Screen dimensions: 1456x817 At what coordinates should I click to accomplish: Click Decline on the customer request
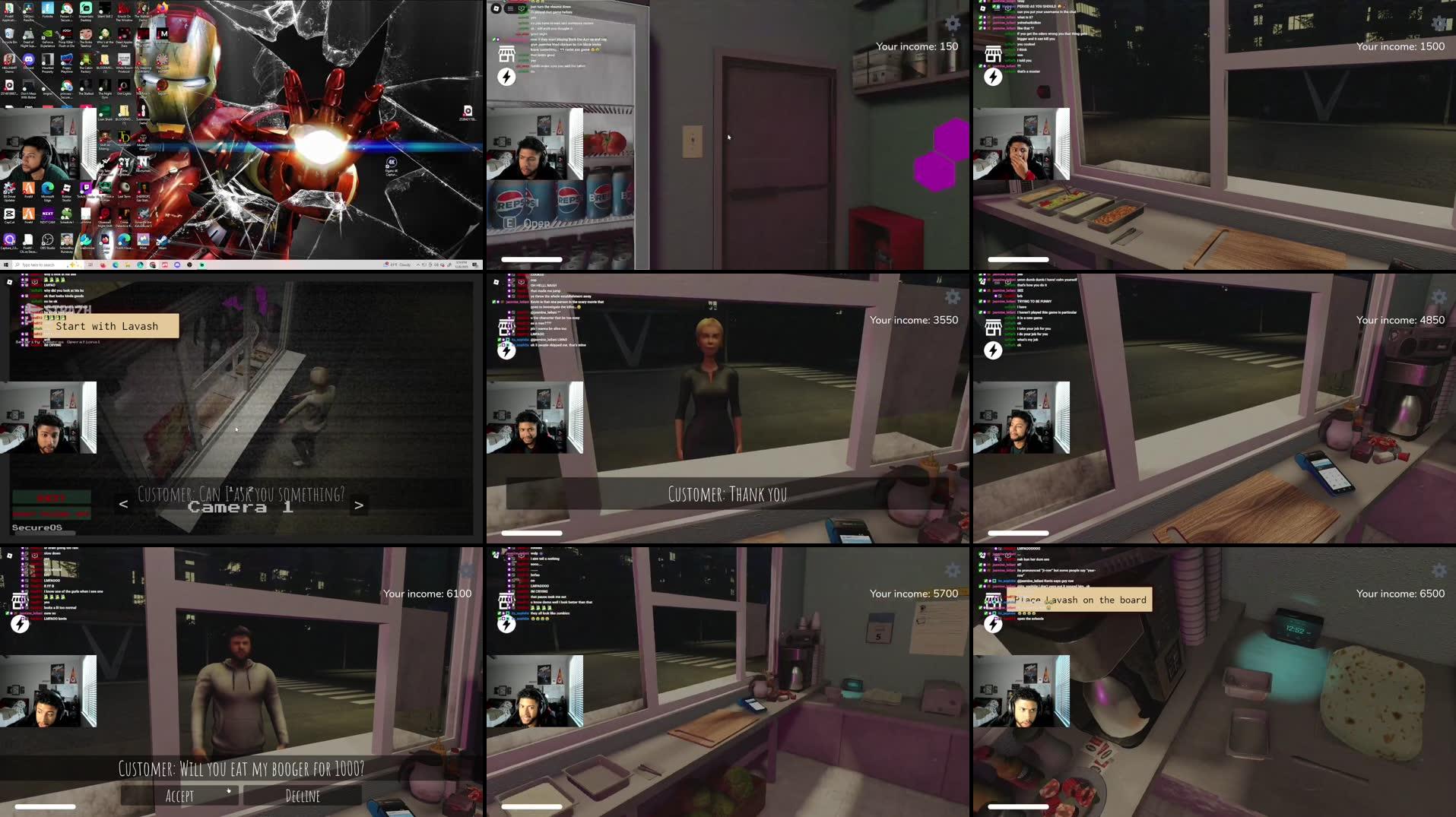tap(302, 795)
